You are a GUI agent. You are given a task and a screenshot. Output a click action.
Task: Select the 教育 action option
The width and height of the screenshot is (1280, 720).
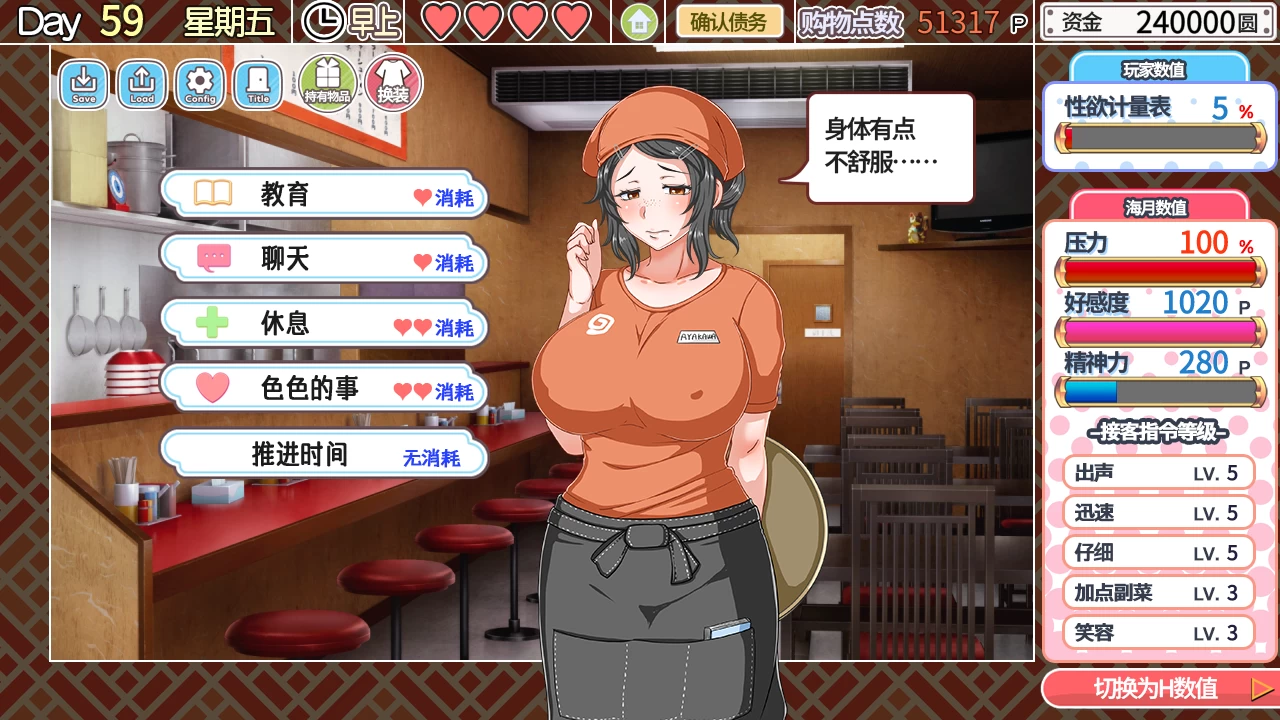pyautogui.click(x=324, y=193)
